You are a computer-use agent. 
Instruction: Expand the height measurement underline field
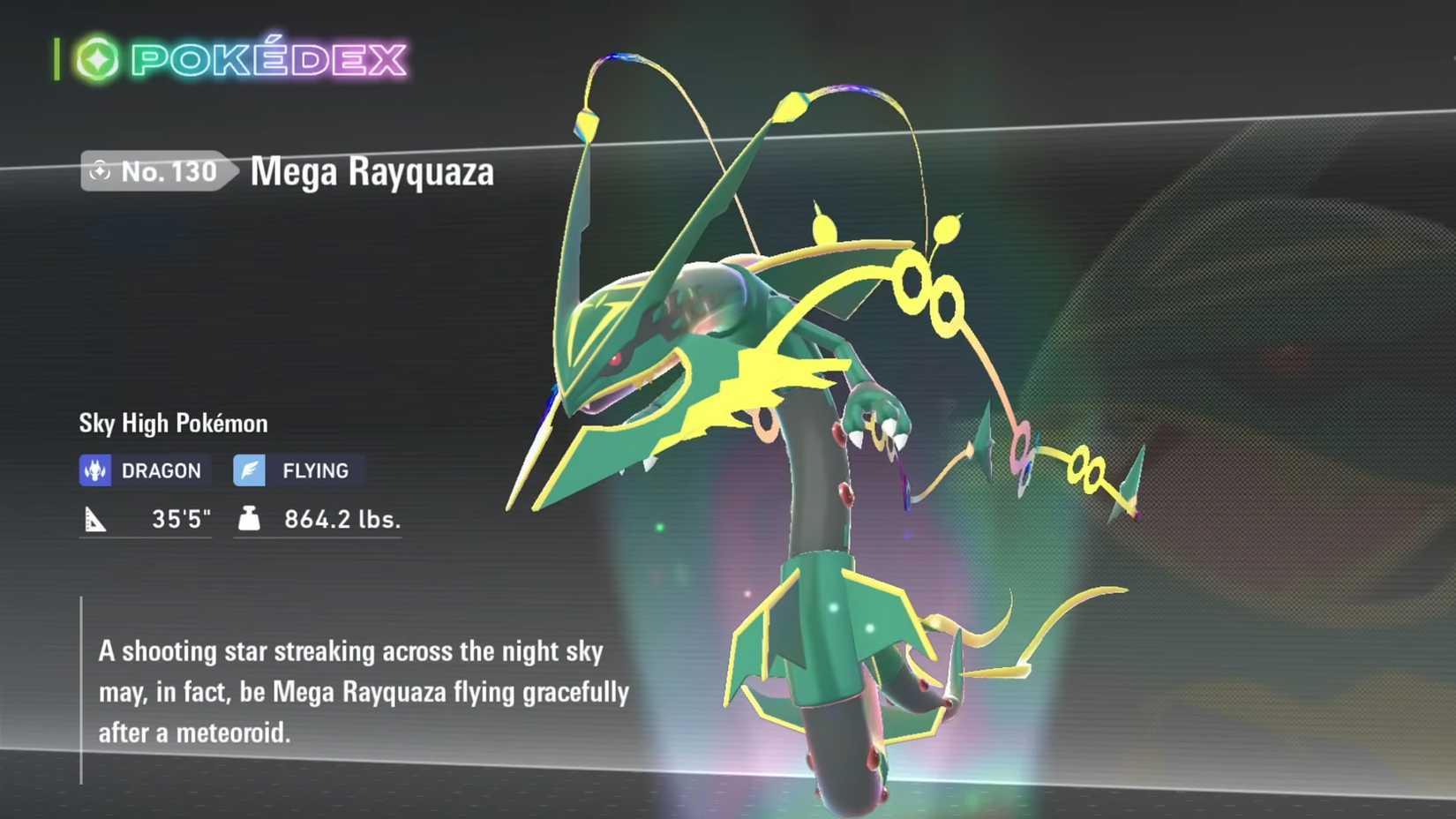(146, 537)
